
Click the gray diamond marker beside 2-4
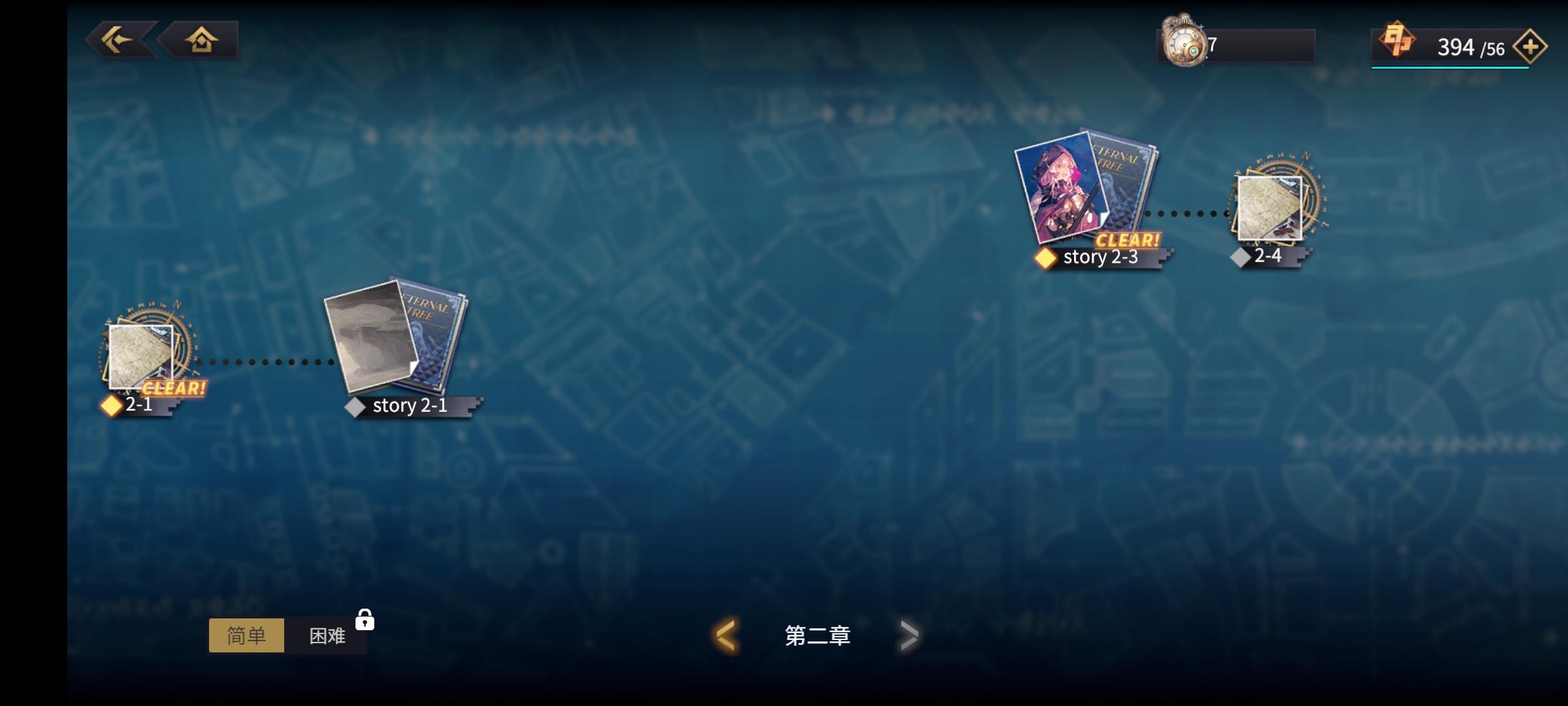[1239, 257]
